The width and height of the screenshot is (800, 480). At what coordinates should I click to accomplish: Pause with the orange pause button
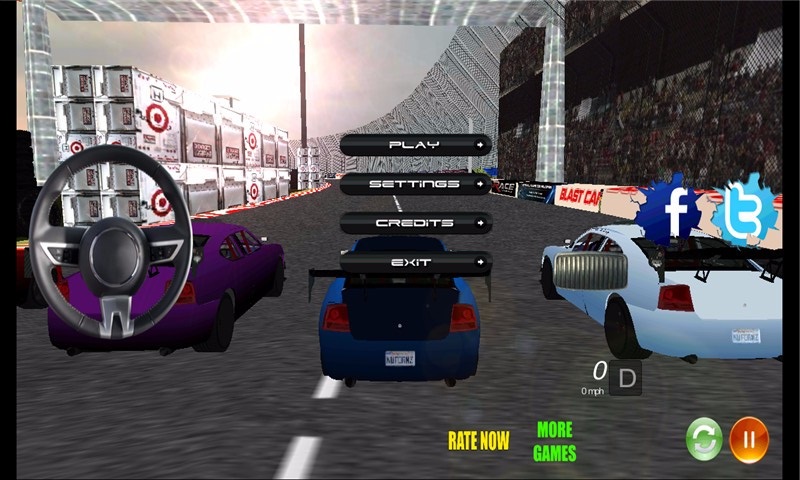pos(749,439)
